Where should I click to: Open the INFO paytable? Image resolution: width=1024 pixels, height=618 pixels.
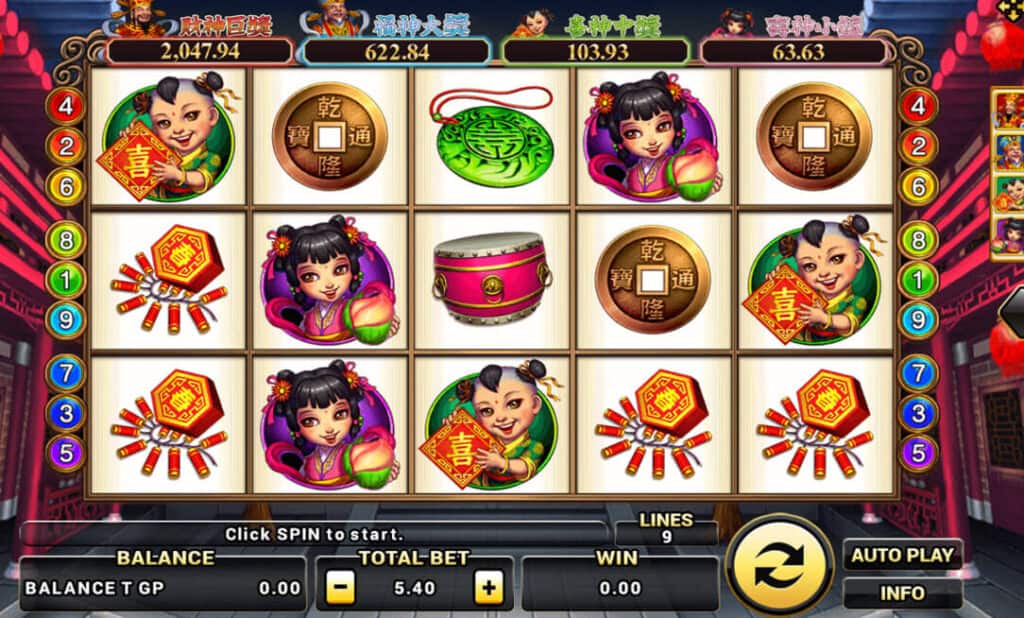[x=902, y=593]
